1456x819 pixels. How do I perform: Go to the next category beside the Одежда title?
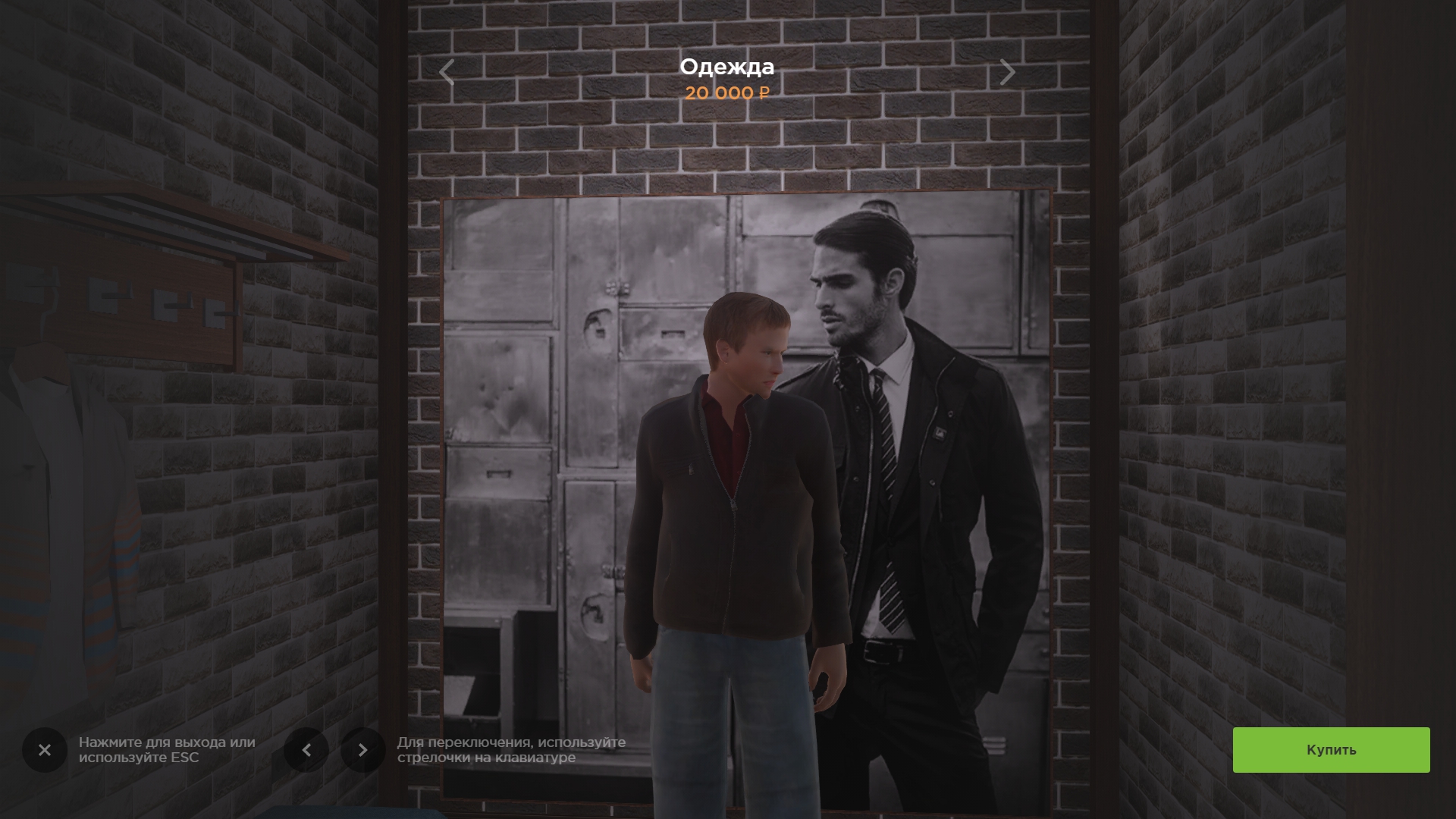pos(1007,73)
